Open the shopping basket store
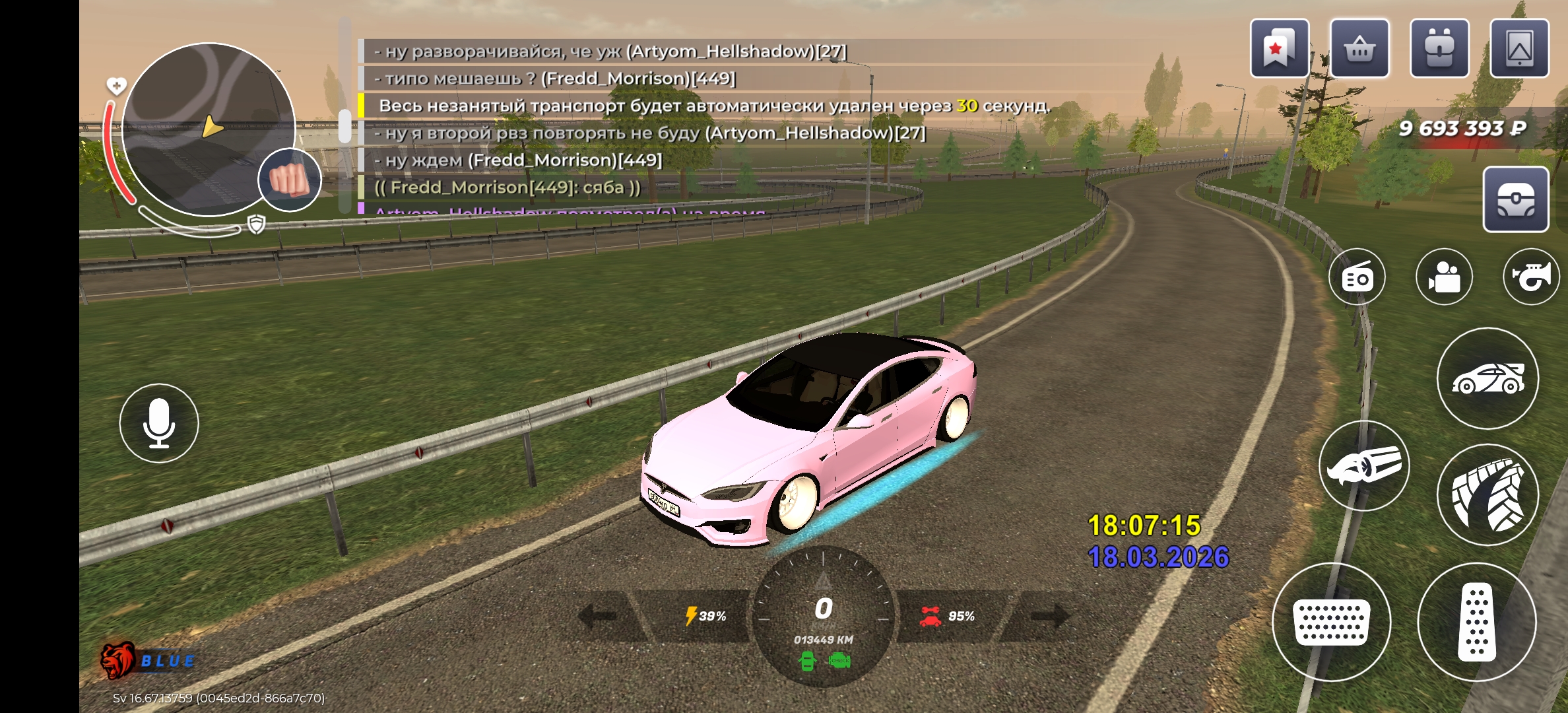The image size is (1568, 713). pos(1359,48)
